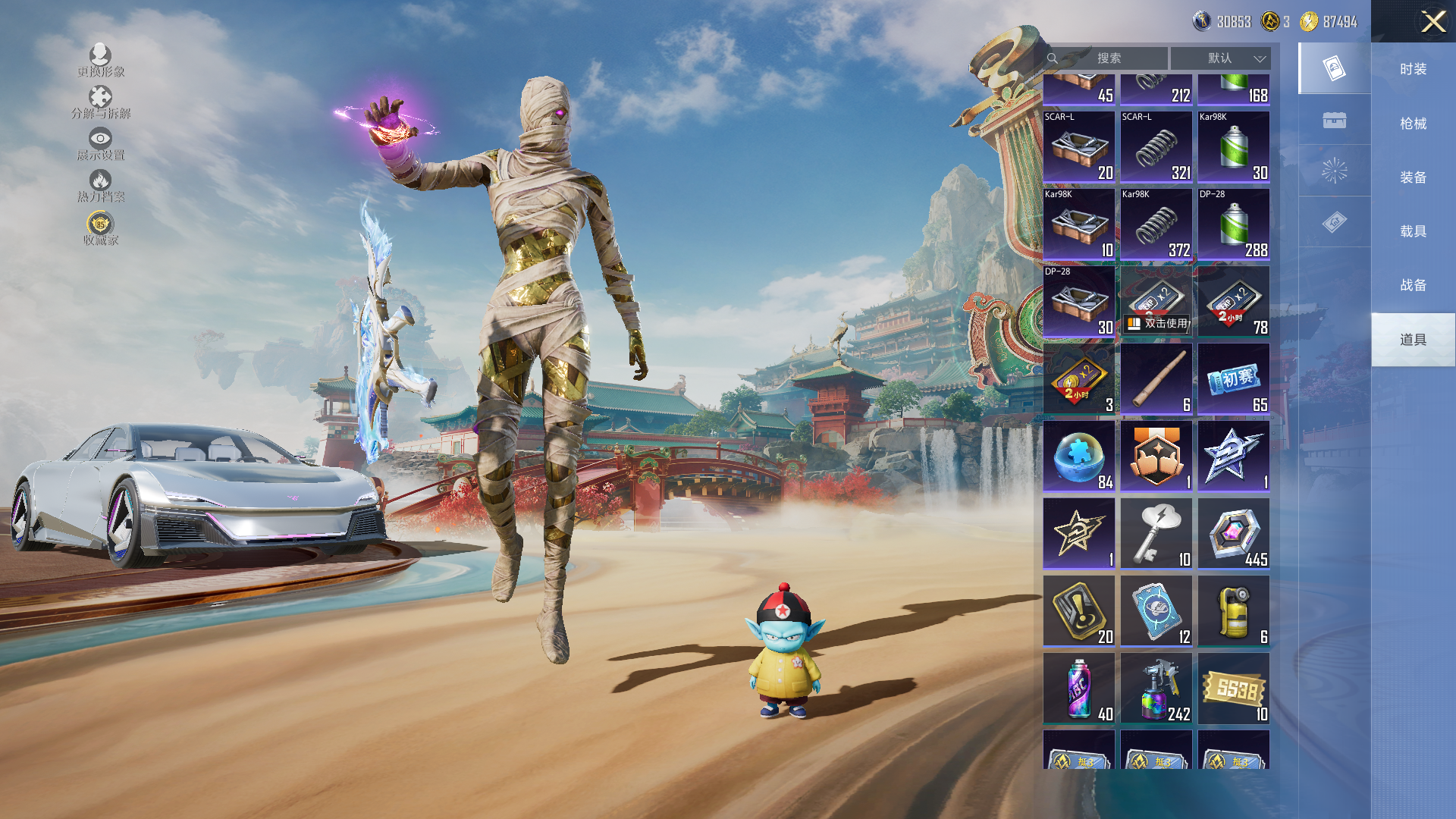The height and width of the screenshot is (819, 1456).
Task: Select the 道具 category tab
Action: [x=1413, y=340]
